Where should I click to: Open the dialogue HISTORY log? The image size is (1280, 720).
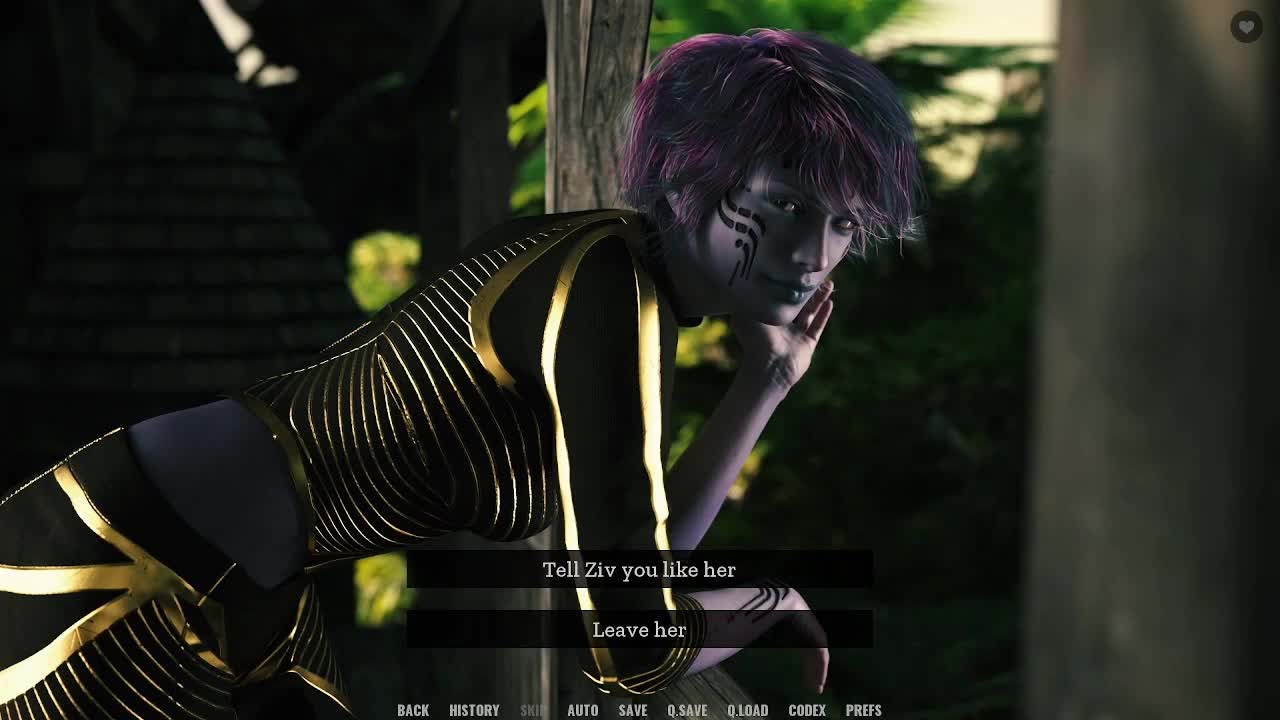pos(474,710)
